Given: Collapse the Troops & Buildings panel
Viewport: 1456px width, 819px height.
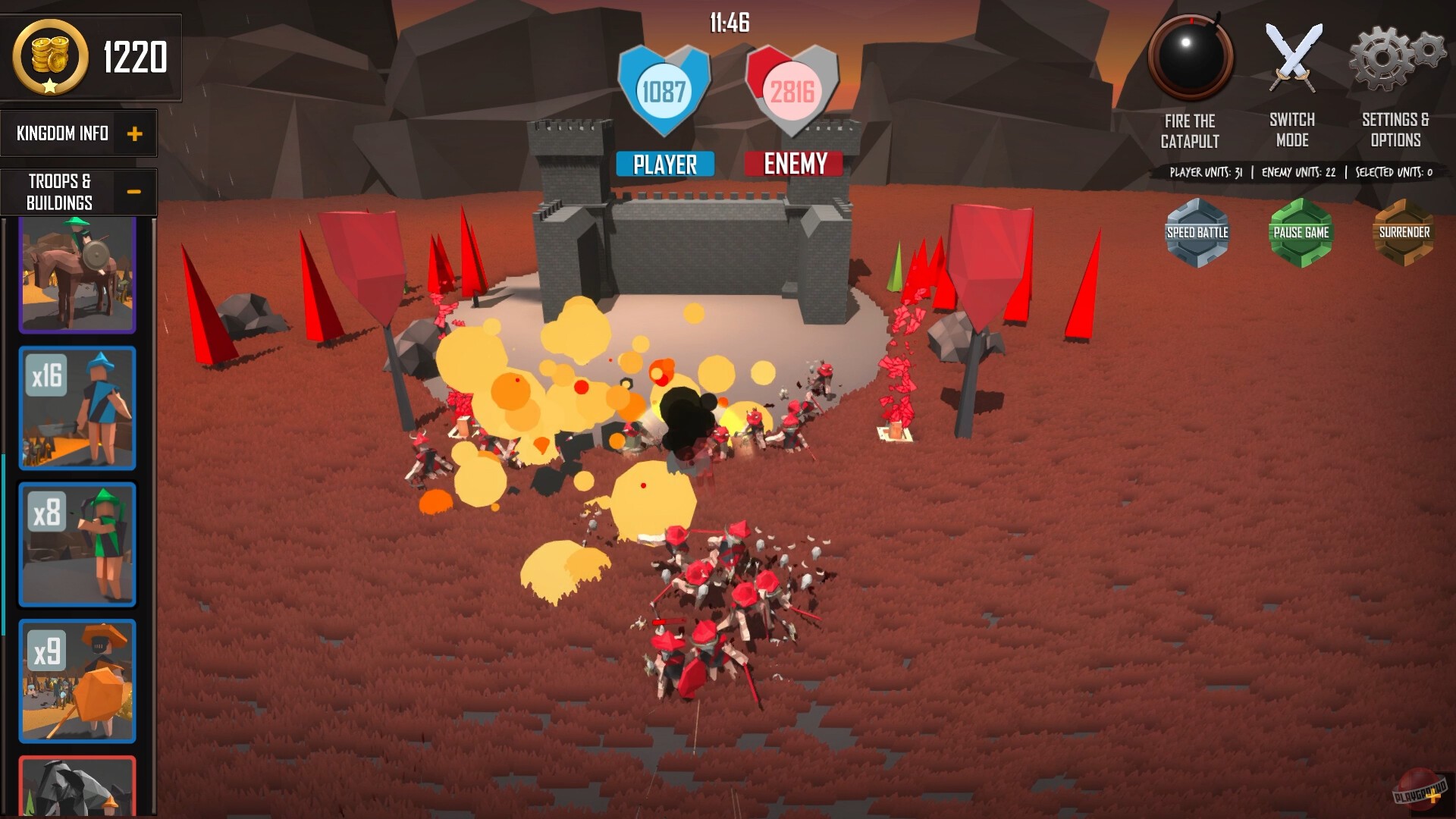Looking at the screenshot, I should coord(135,191).
